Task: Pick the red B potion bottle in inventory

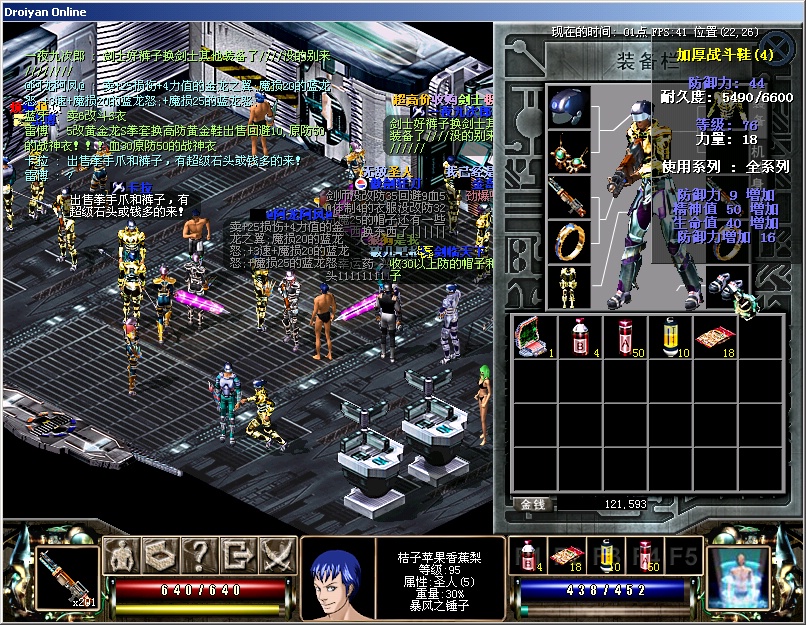Action: coord(579,338)
